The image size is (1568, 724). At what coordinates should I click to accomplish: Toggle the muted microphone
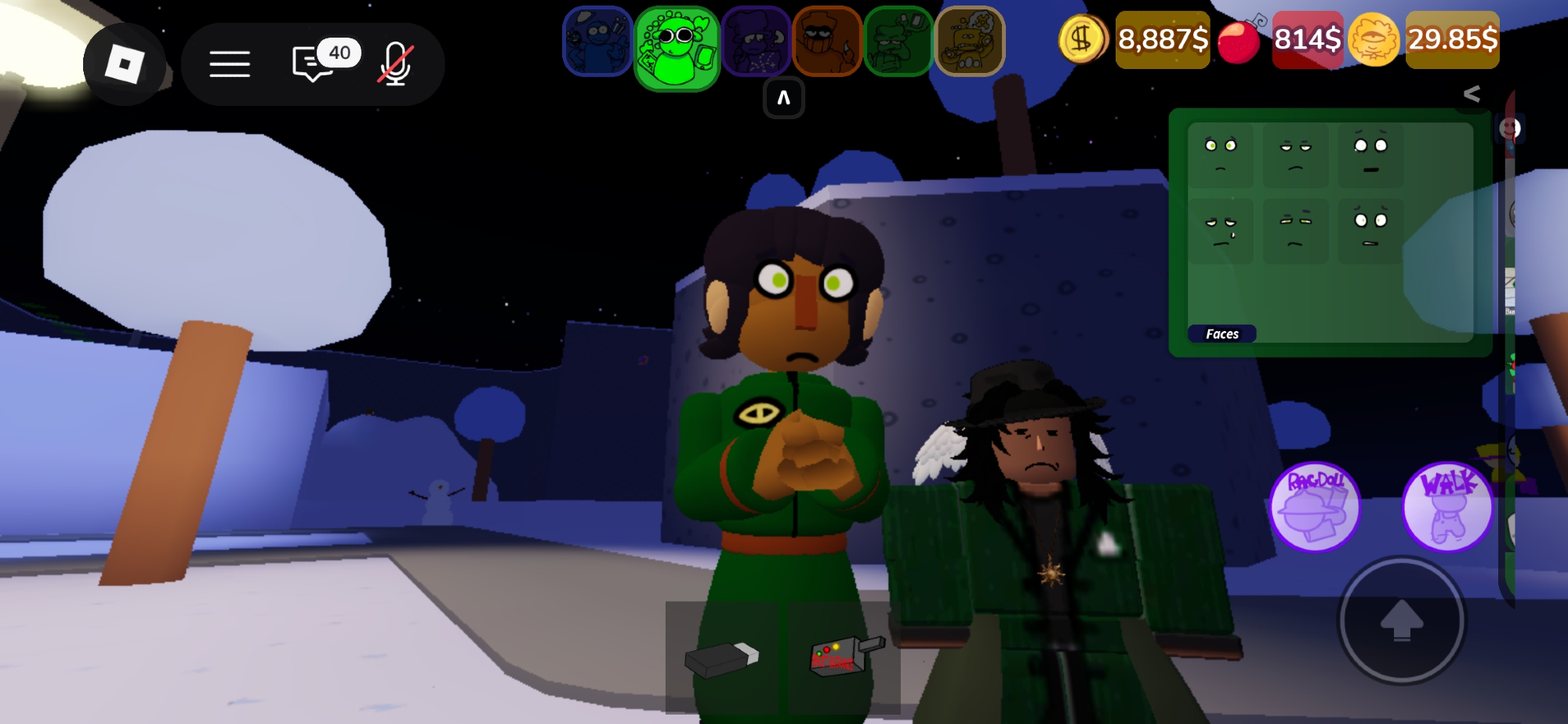(x=396, y=64)
